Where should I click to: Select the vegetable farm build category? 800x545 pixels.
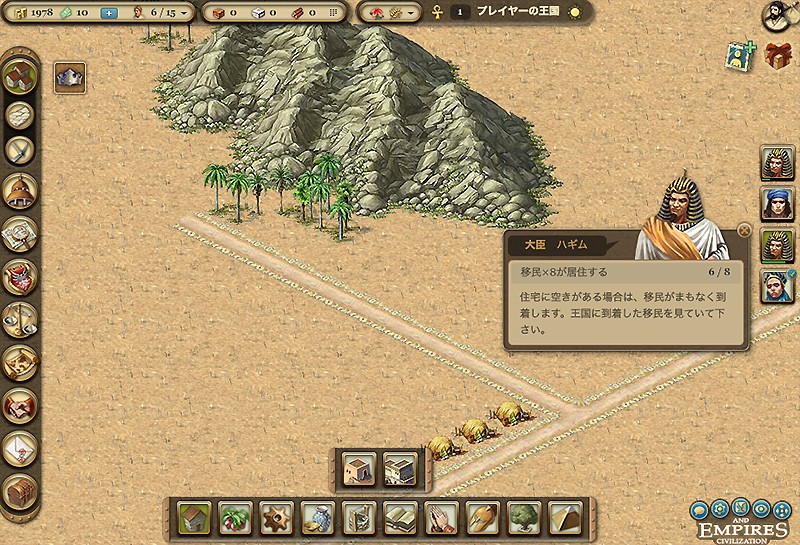coord(235,518)
